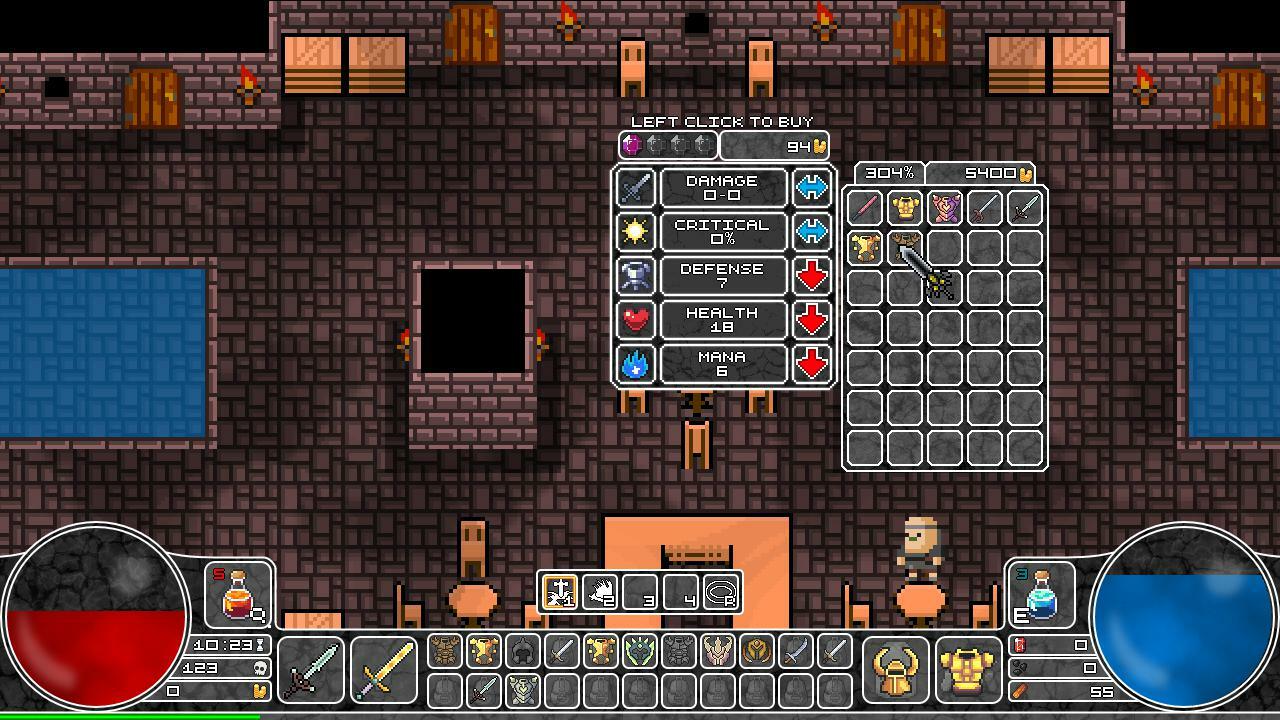Activate the wing ability in hotbar slot 2

[600, 592]
